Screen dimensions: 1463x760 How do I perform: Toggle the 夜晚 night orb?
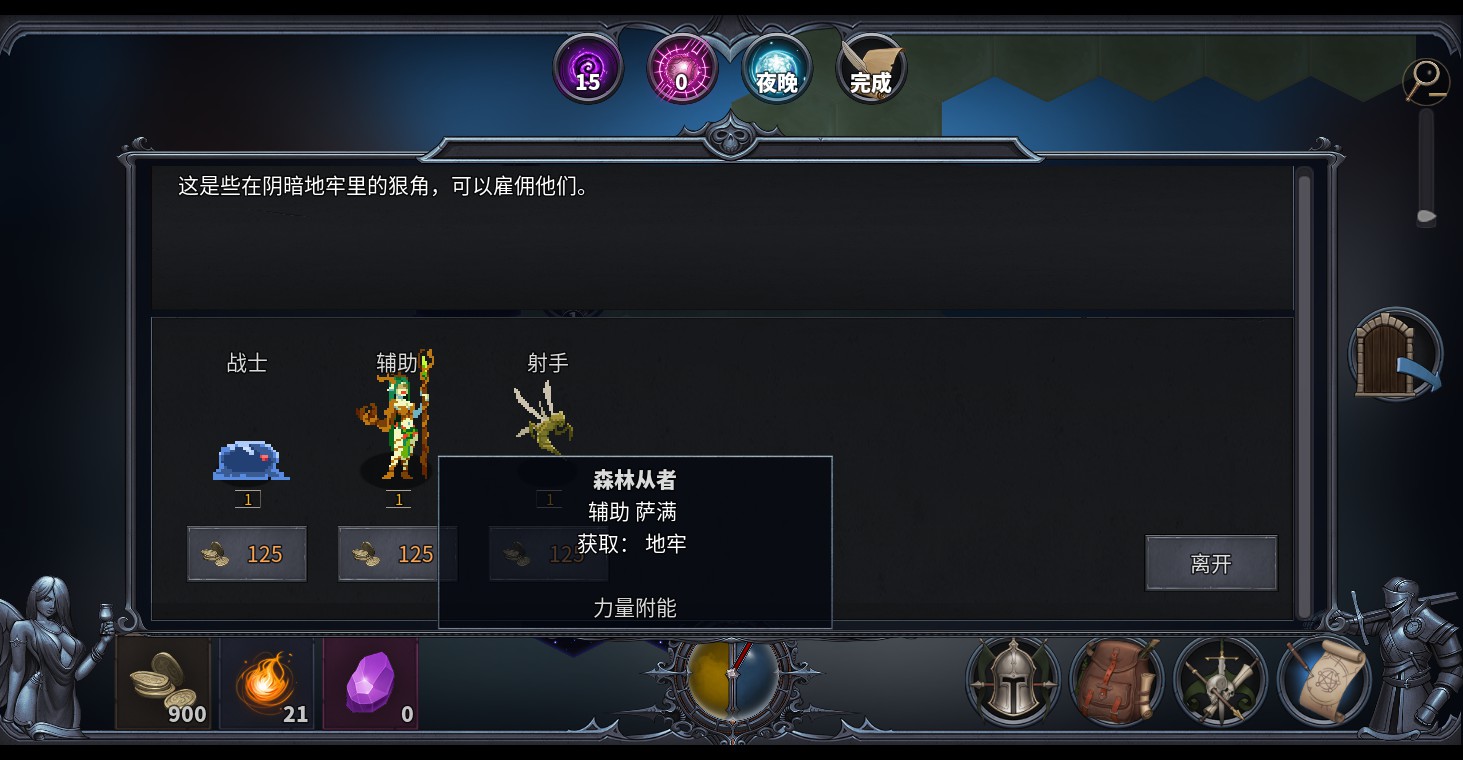click(777, 70)
